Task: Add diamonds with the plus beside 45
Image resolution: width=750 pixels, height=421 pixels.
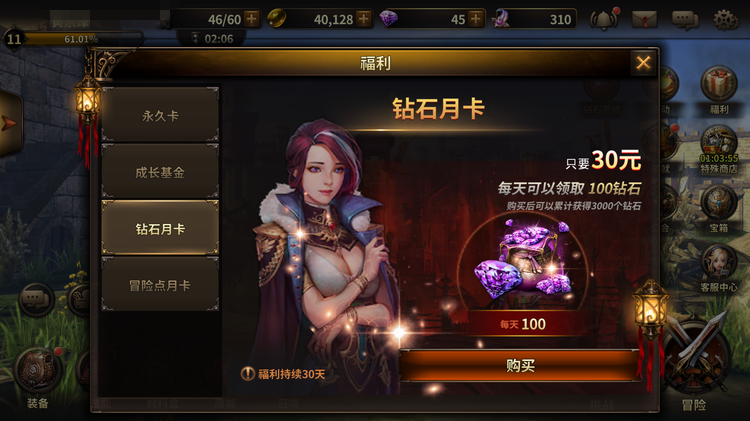Action: pos(475,19)
